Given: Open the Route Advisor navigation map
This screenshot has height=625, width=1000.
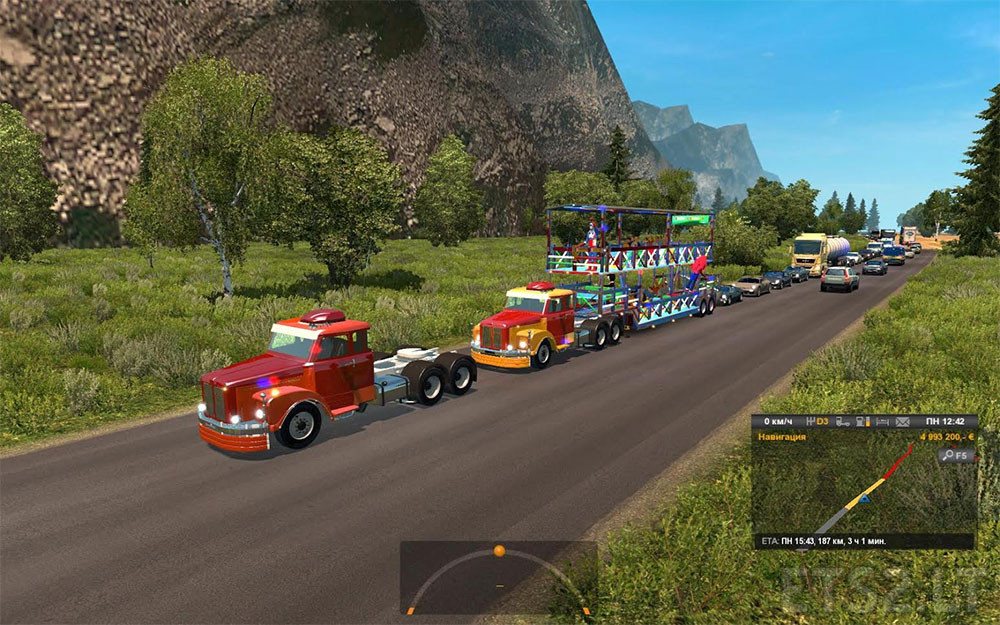Looking at the screenshot, I should [863, 490].
